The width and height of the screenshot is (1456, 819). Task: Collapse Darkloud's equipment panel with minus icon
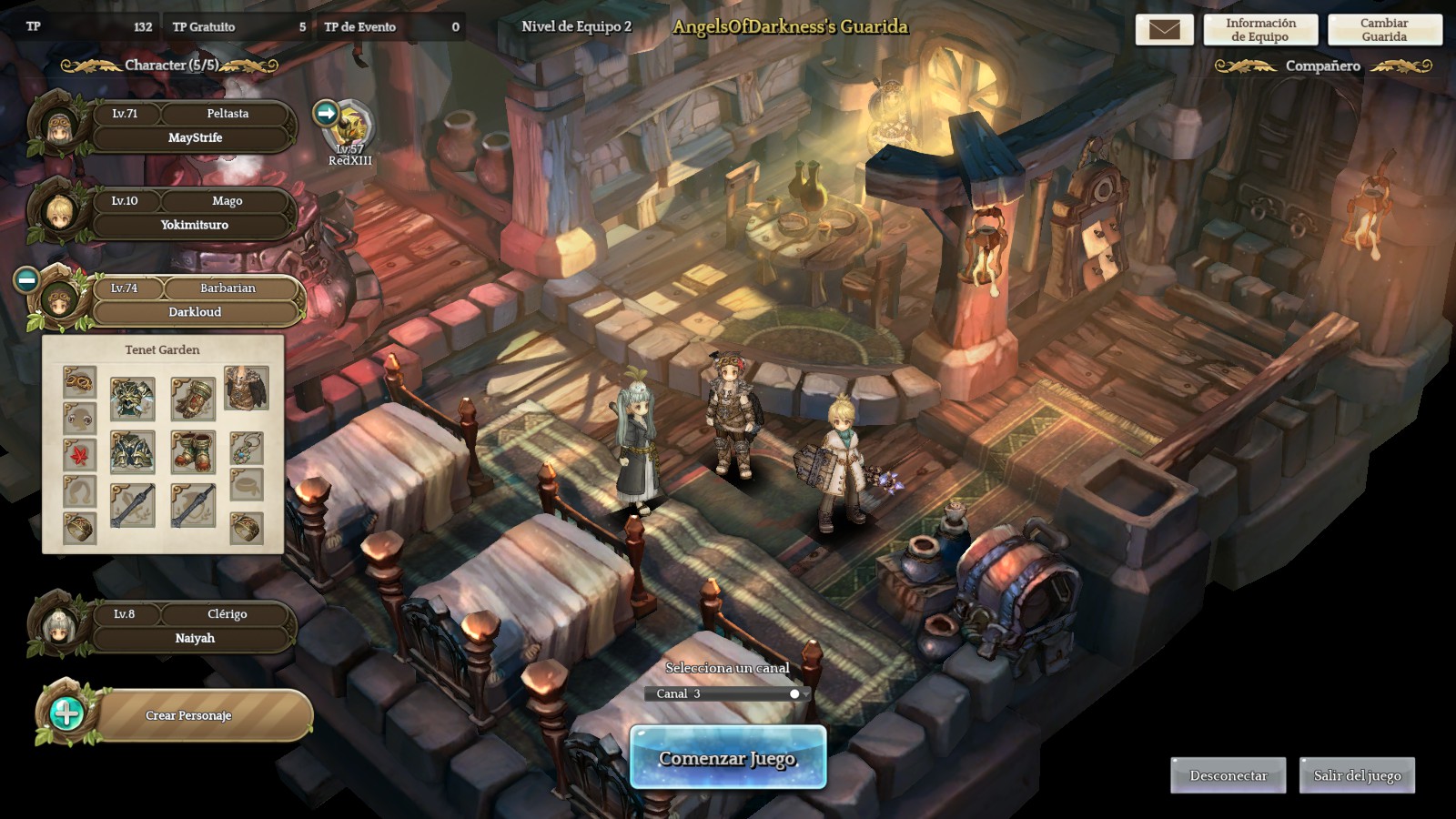tap(26, 280)
